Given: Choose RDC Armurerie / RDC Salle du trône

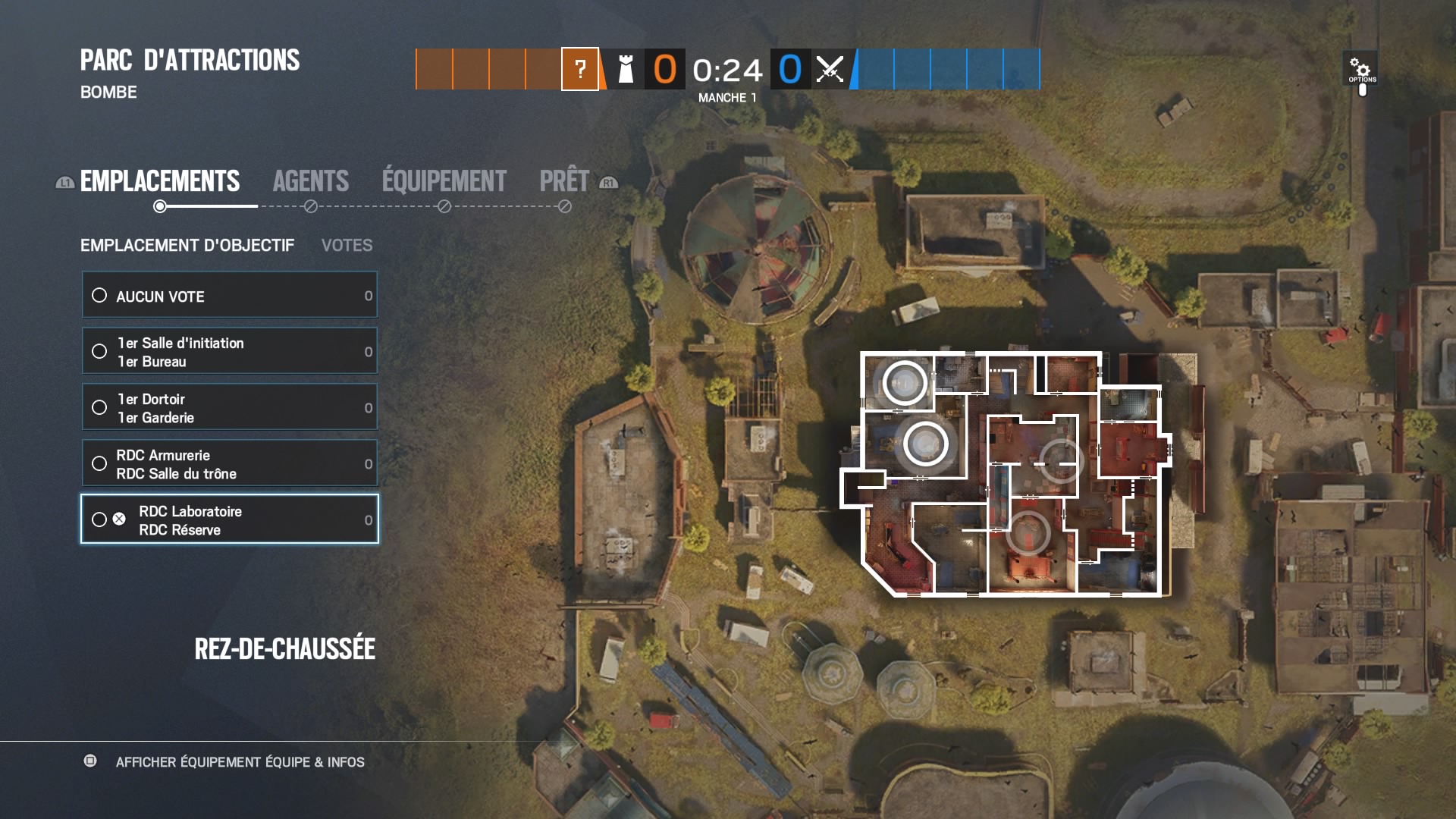Looking at the screenshot, I should coord(229,463).
